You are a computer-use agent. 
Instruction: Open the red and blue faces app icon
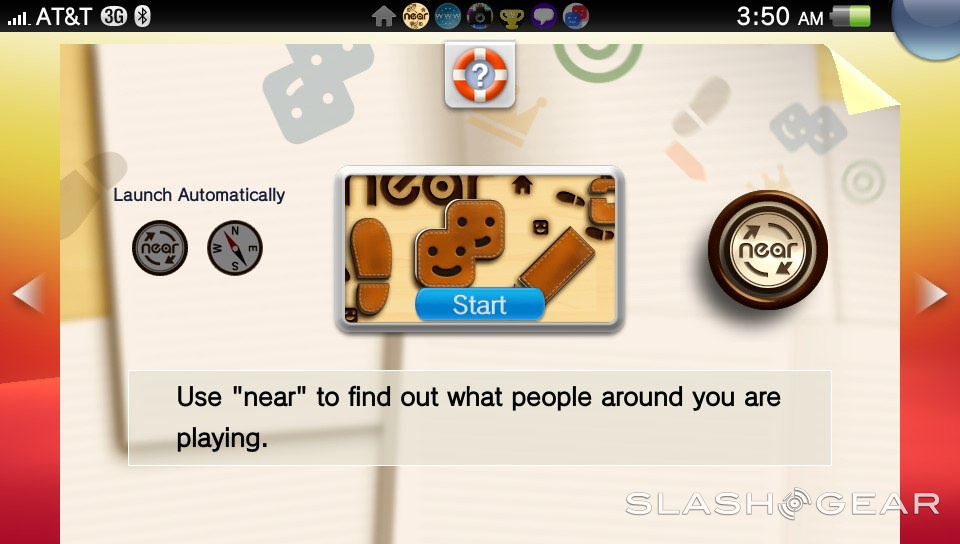point(576,16)
